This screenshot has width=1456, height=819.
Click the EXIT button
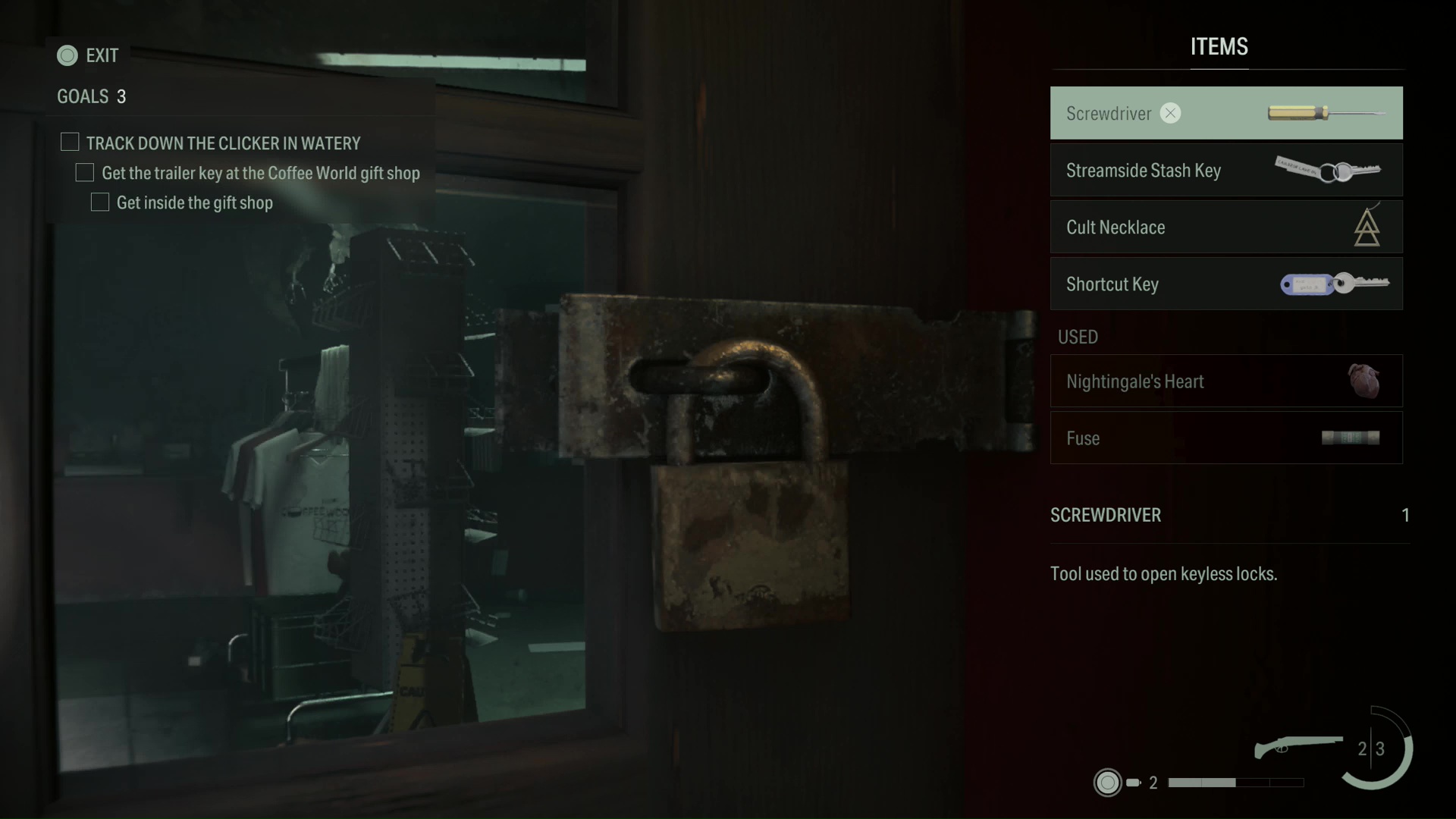pyautogui.click(x=87, y=55)
